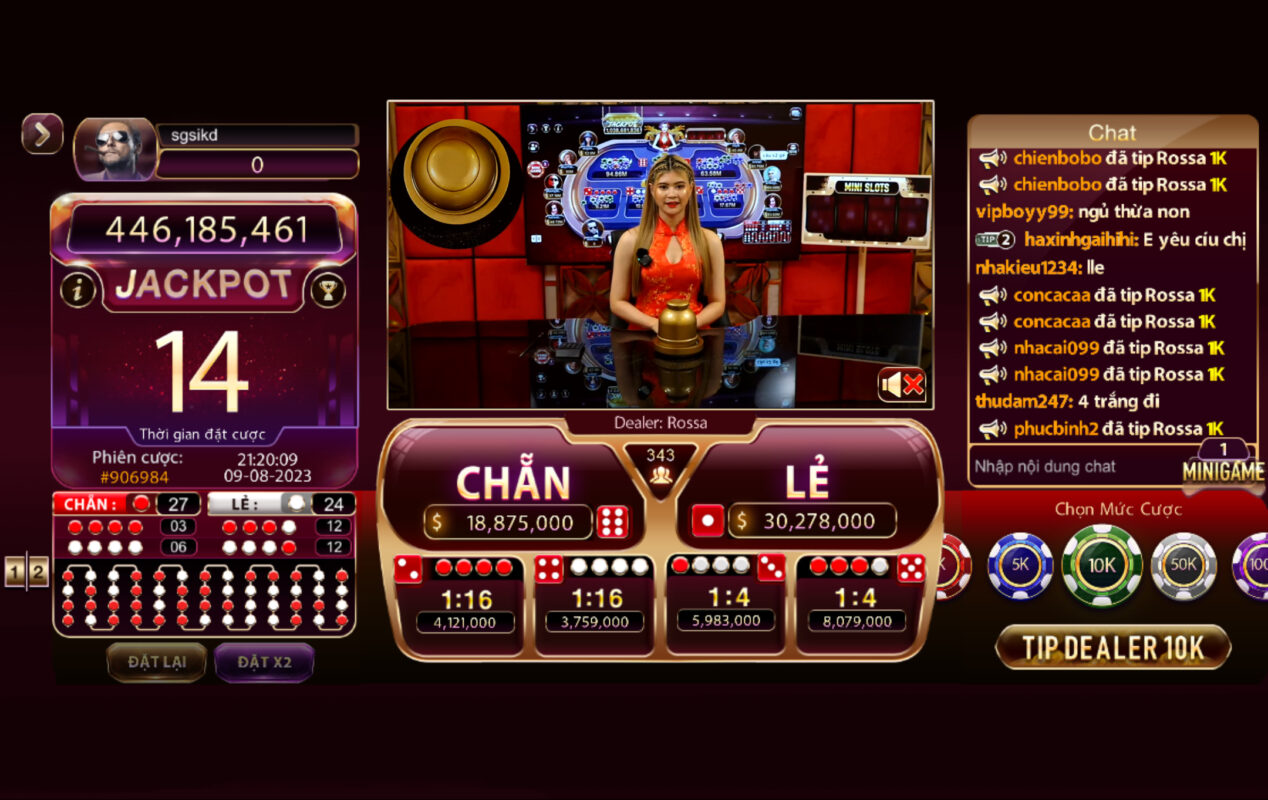Expand the arrow button beside the avatar

coord(42,134)
